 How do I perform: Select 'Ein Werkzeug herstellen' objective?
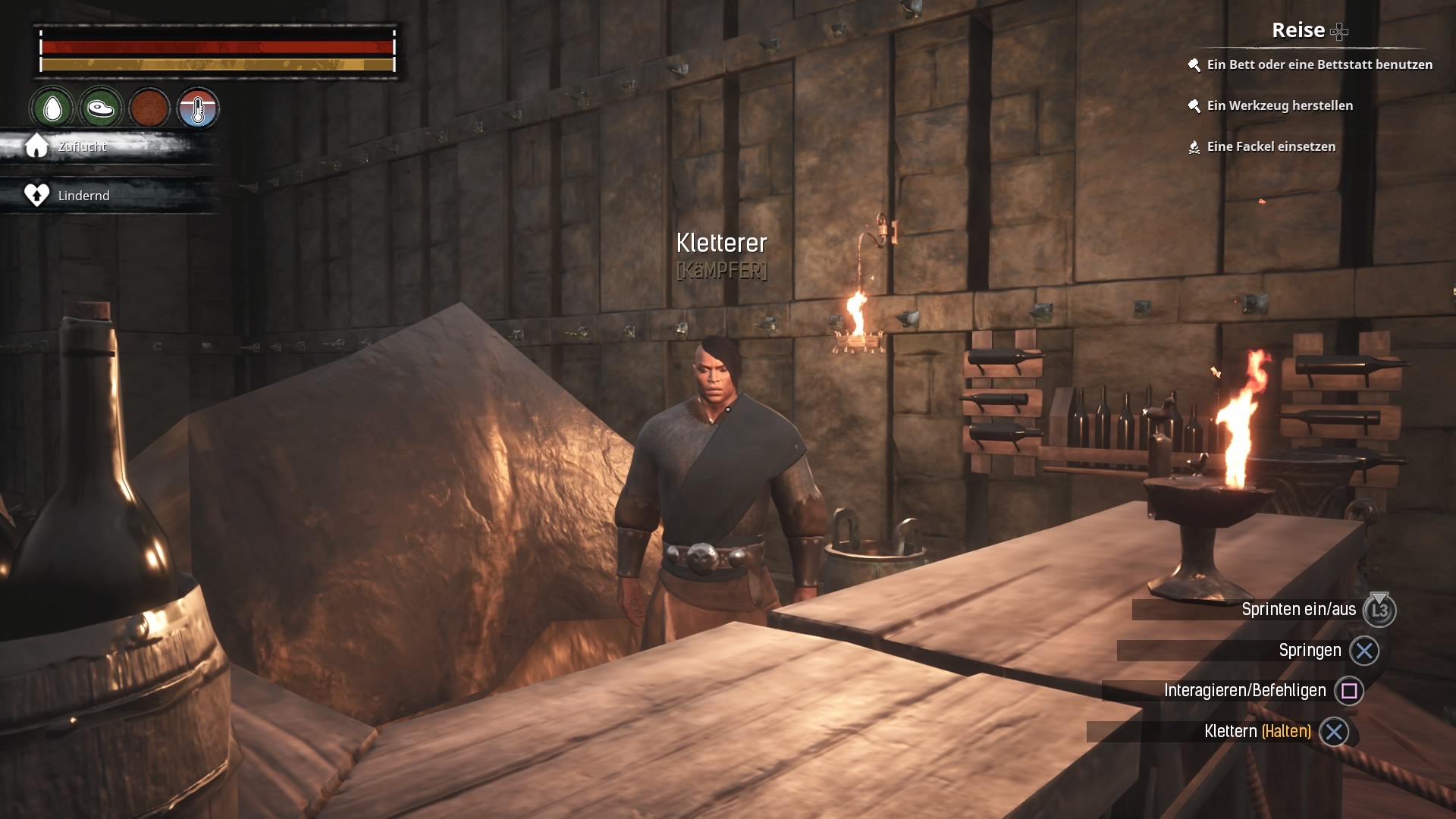click(x=1279, y=105)
